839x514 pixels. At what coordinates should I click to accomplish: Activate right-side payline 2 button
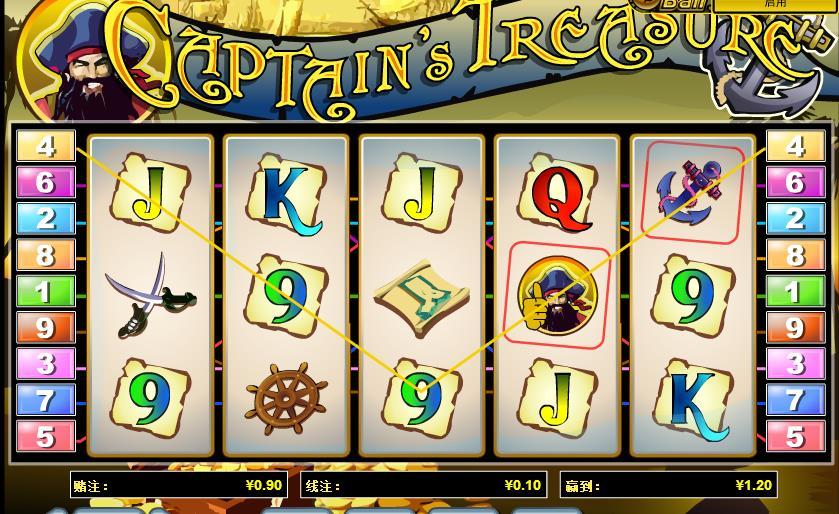coord(795,218)
